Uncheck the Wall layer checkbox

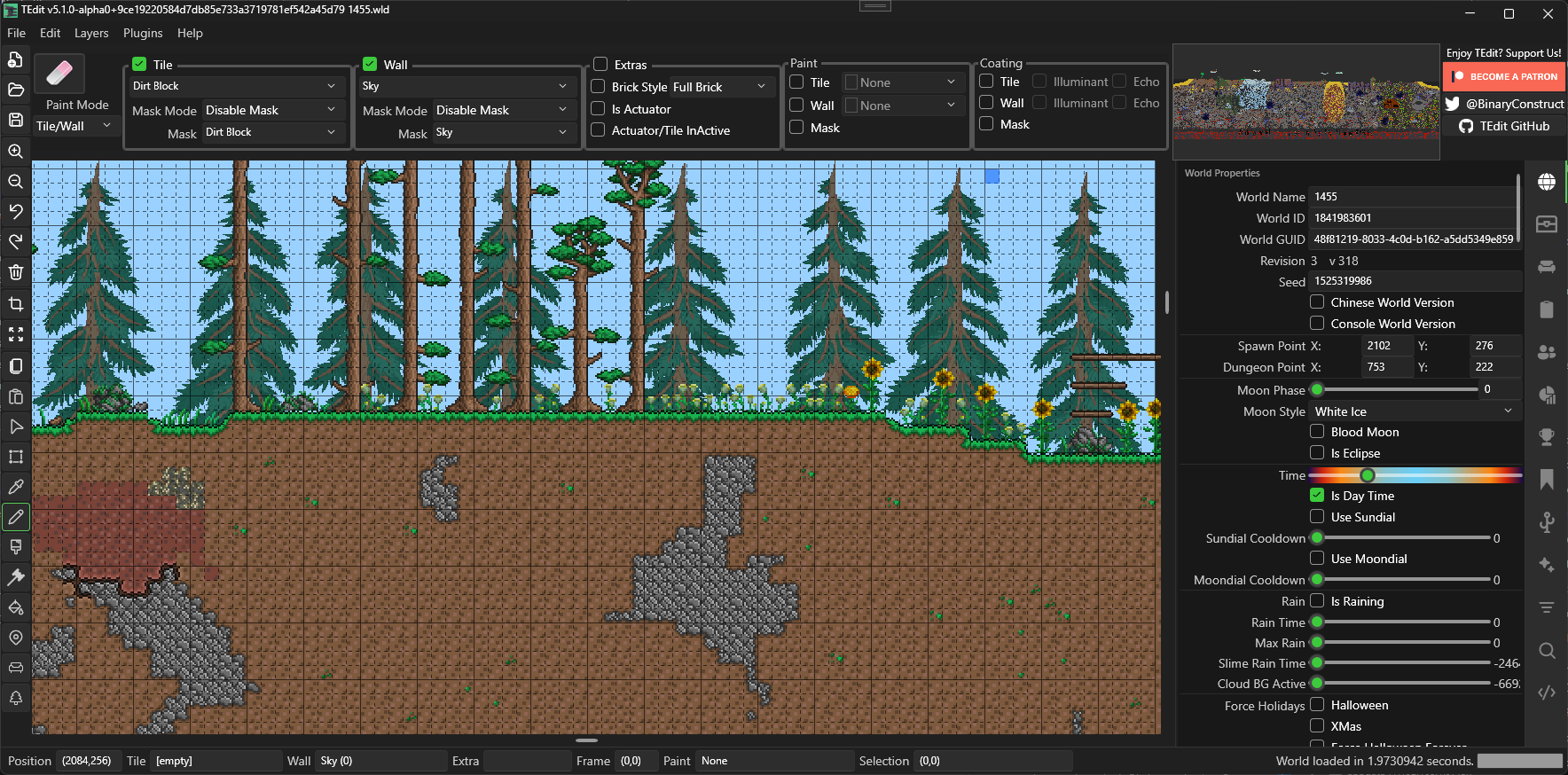[370, 64]
